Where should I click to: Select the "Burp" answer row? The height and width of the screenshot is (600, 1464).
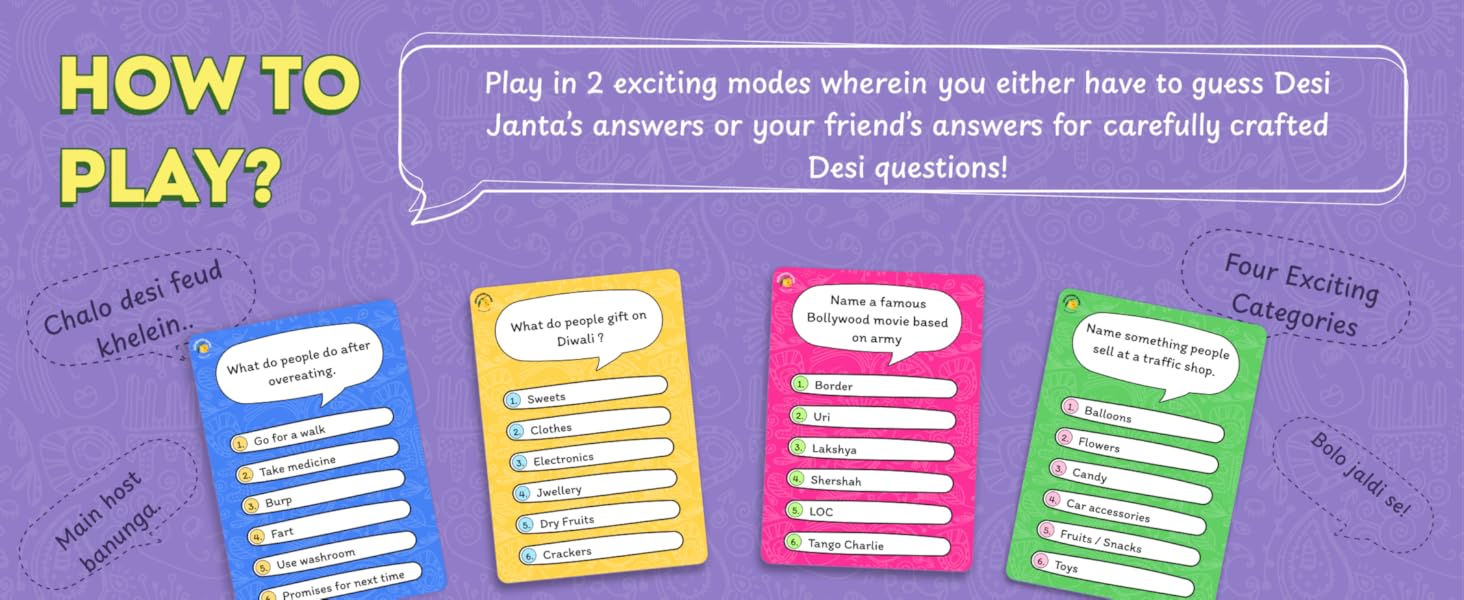coord(322,495)
